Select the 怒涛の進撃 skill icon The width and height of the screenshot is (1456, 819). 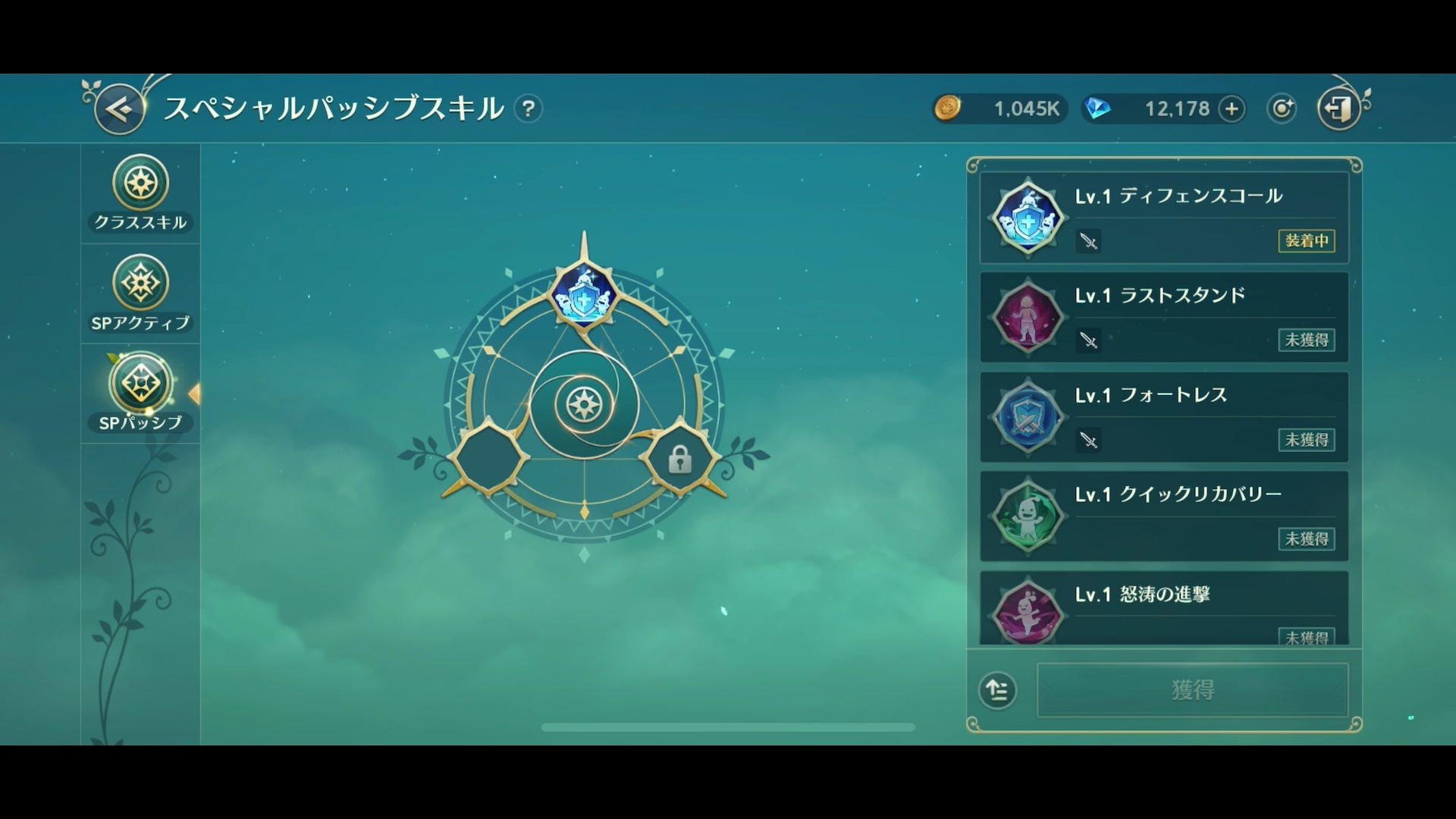pyautogui.click(x=1028, y=616)
